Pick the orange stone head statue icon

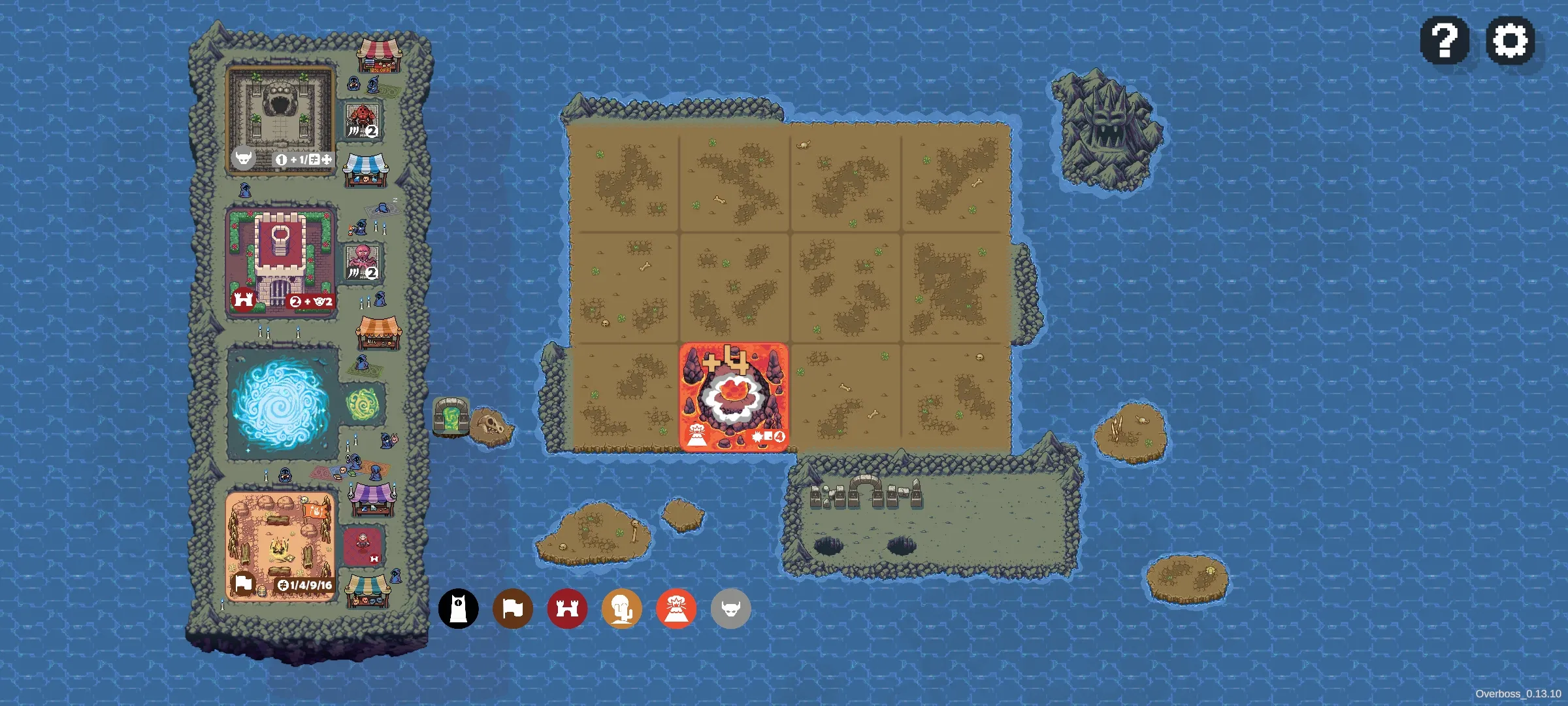coord(621,609)
